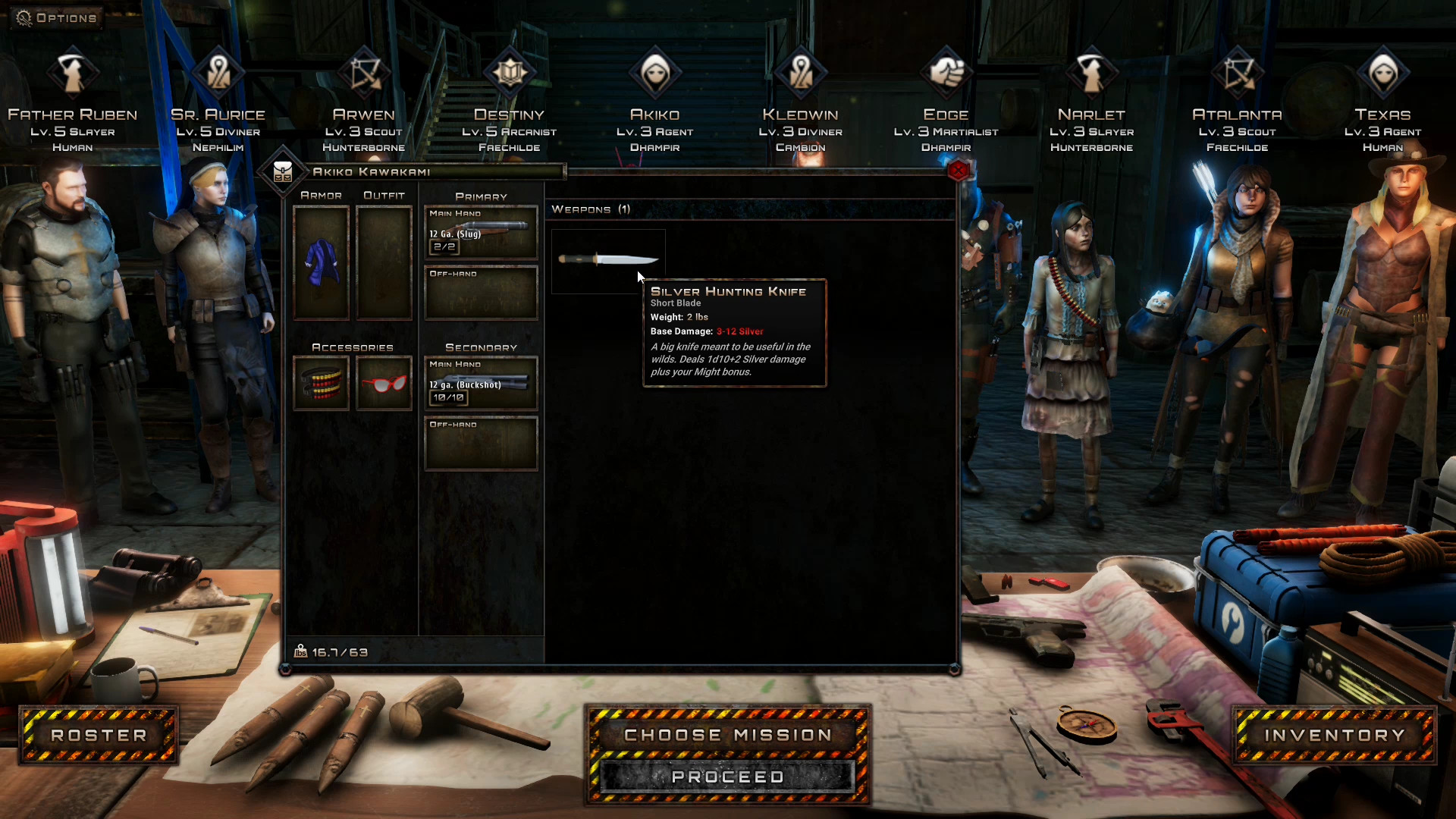This screenshot has height=819, width=1456.
Task: Click the 12 ga. Buckshot gun in Secondary Main Hand
Action: pos(481,383)
